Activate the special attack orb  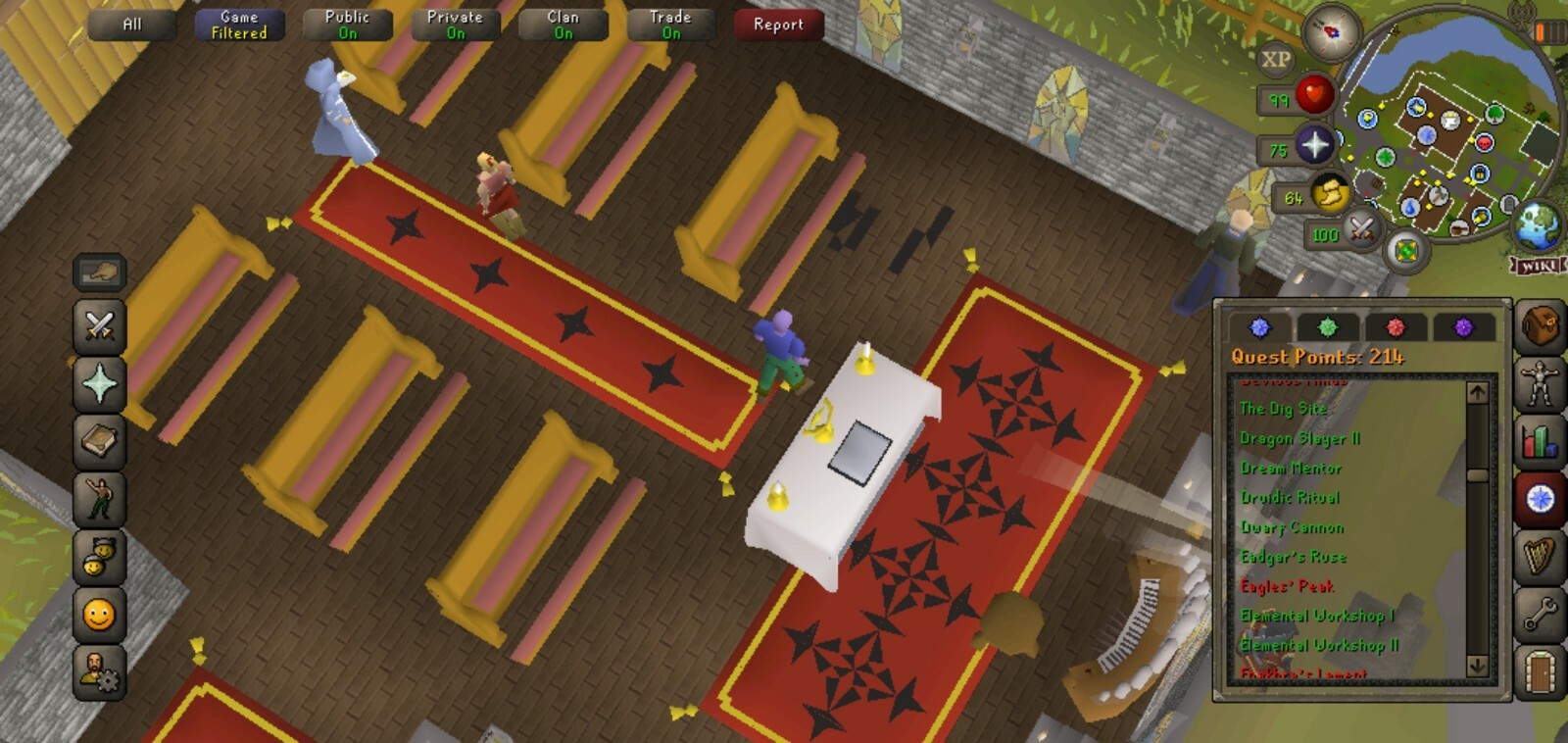pos(1360,230)
